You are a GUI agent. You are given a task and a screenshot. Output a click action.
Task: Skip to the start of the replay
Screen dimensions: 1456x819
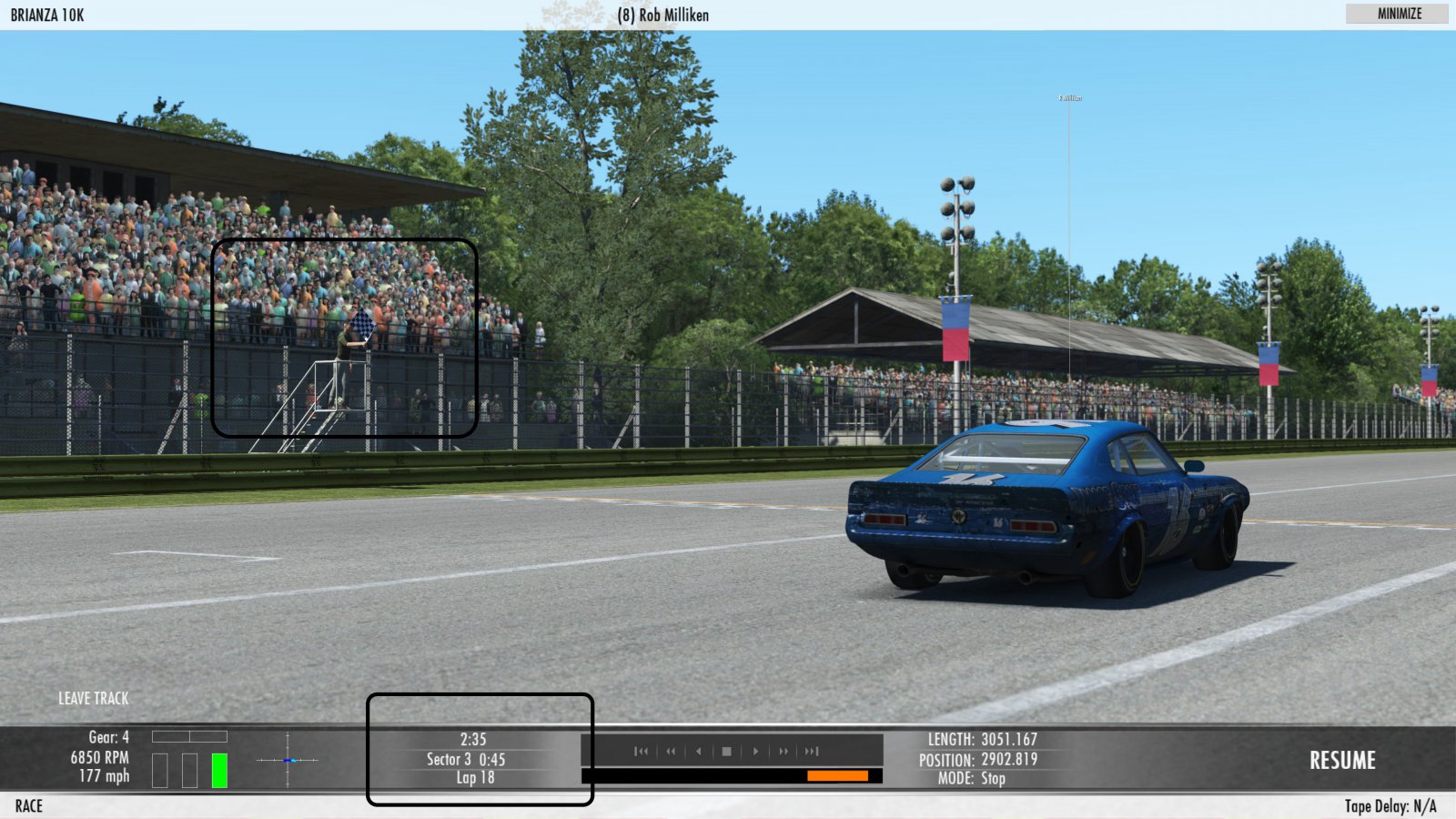click(642, 751)
